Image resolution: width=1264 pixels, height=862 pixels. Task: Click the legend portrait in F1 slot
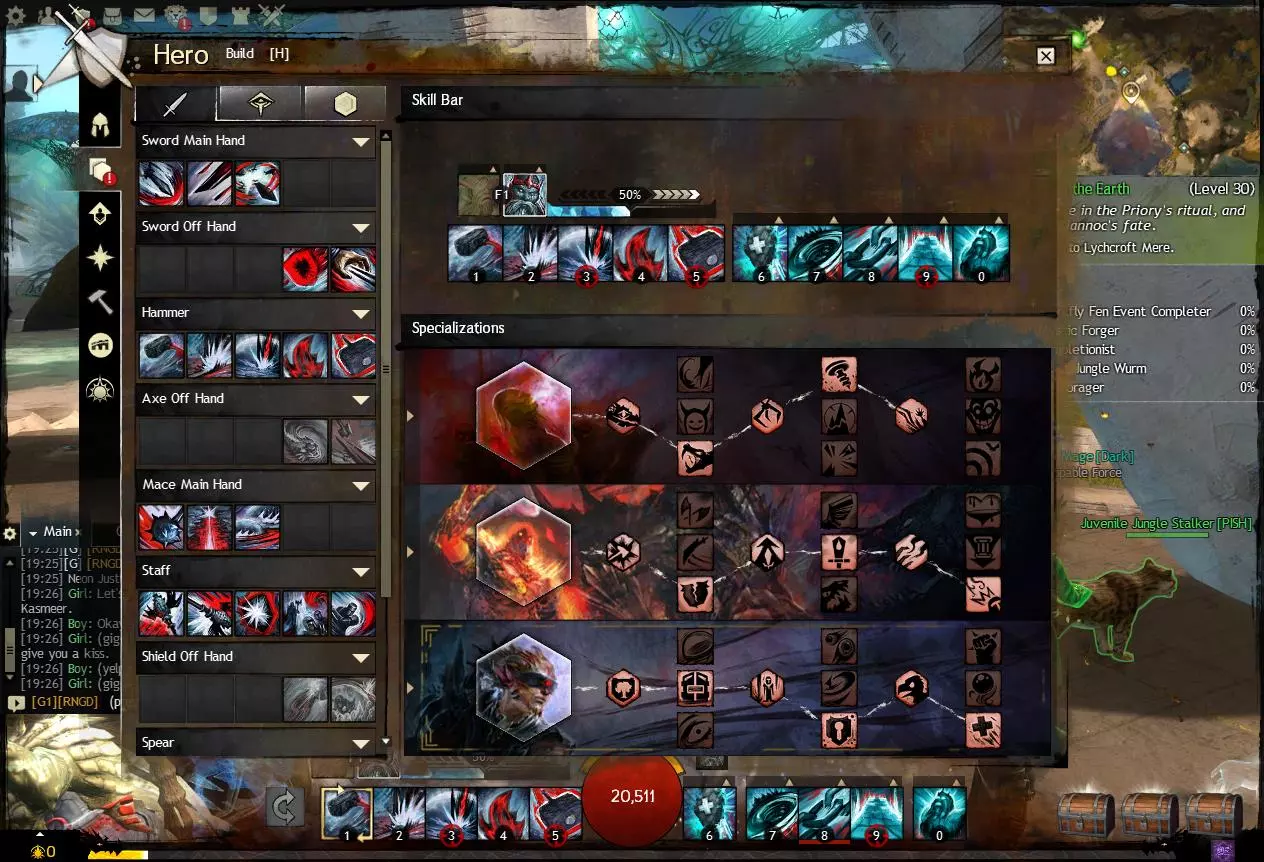[521, 194]
